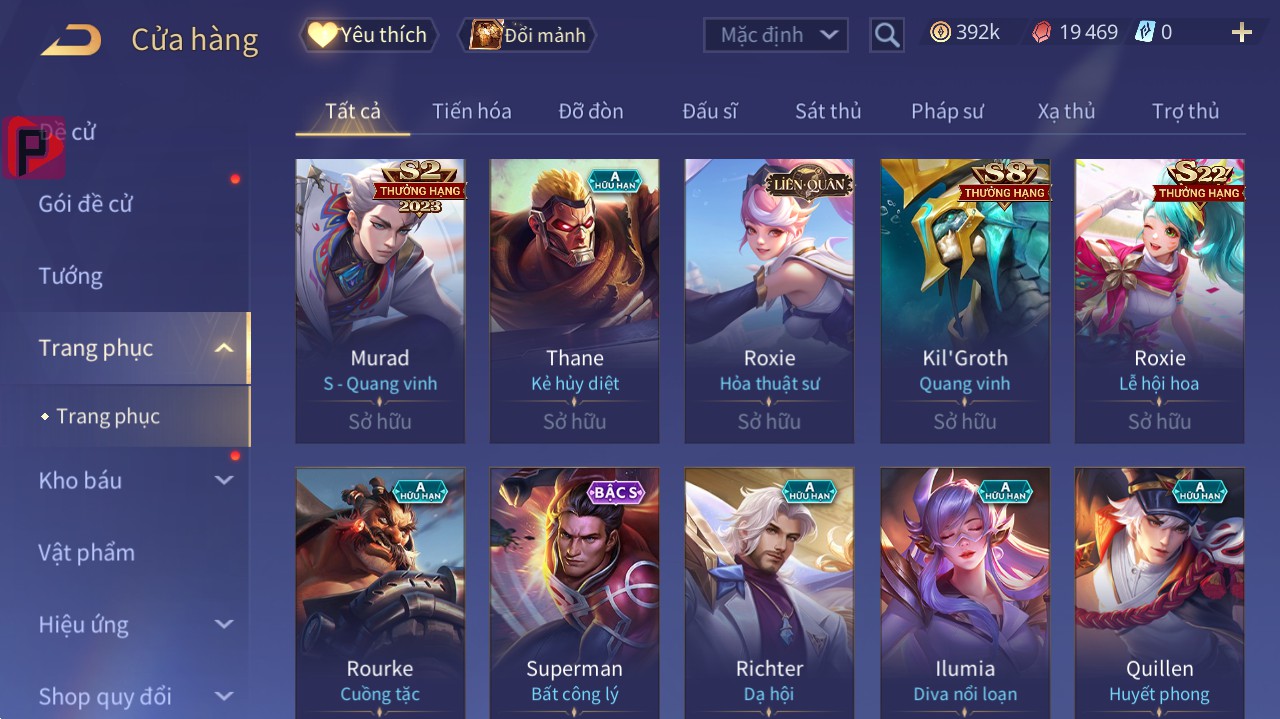The image size is (1280, 719).
Task: Pick the Kil'Groth Quang vinh skin card
Action: point(965,300)
